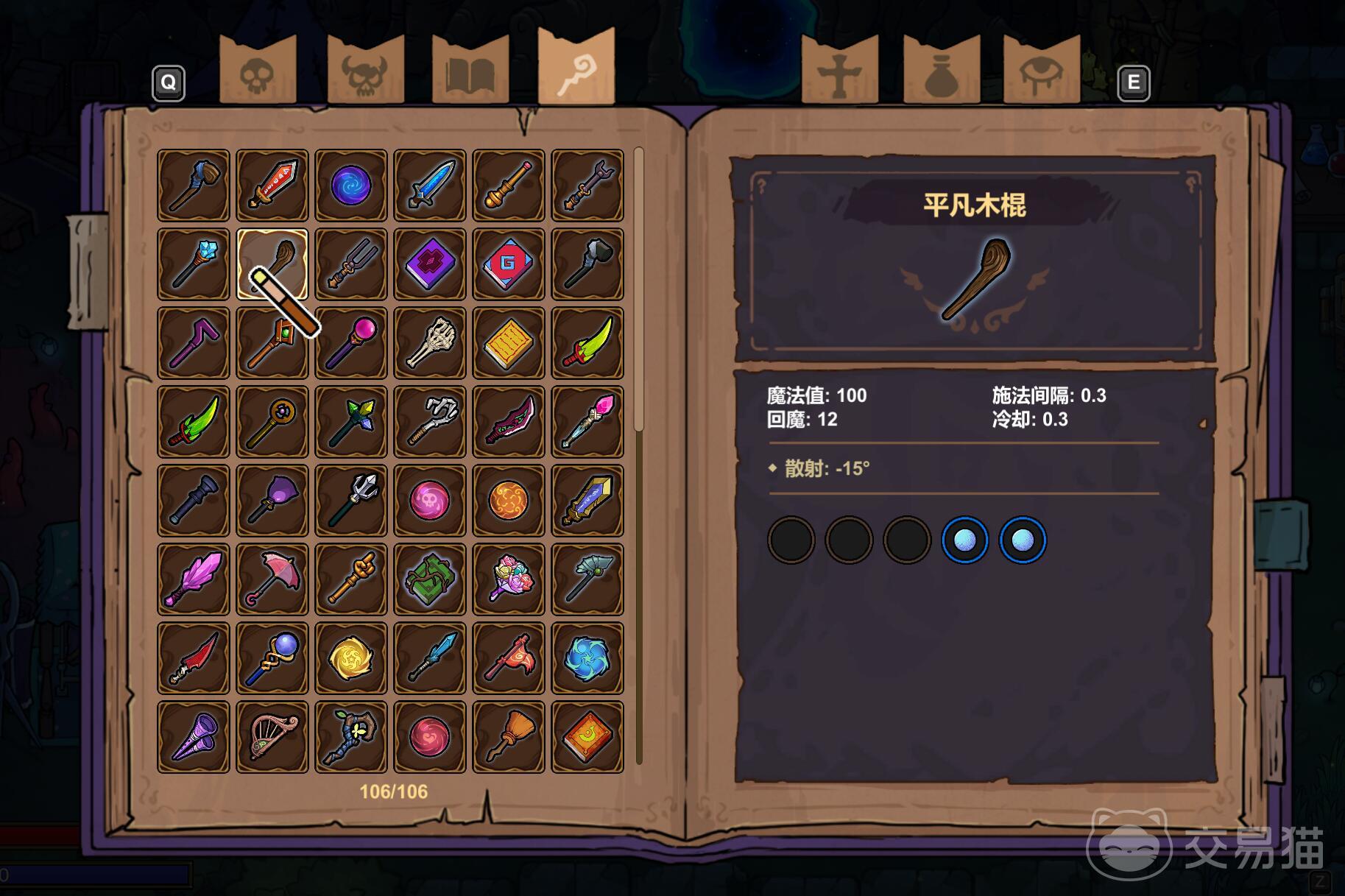Select the yellow spellbook slot
The width and height of the screenshot is (1345, 896).
[509, 343]
